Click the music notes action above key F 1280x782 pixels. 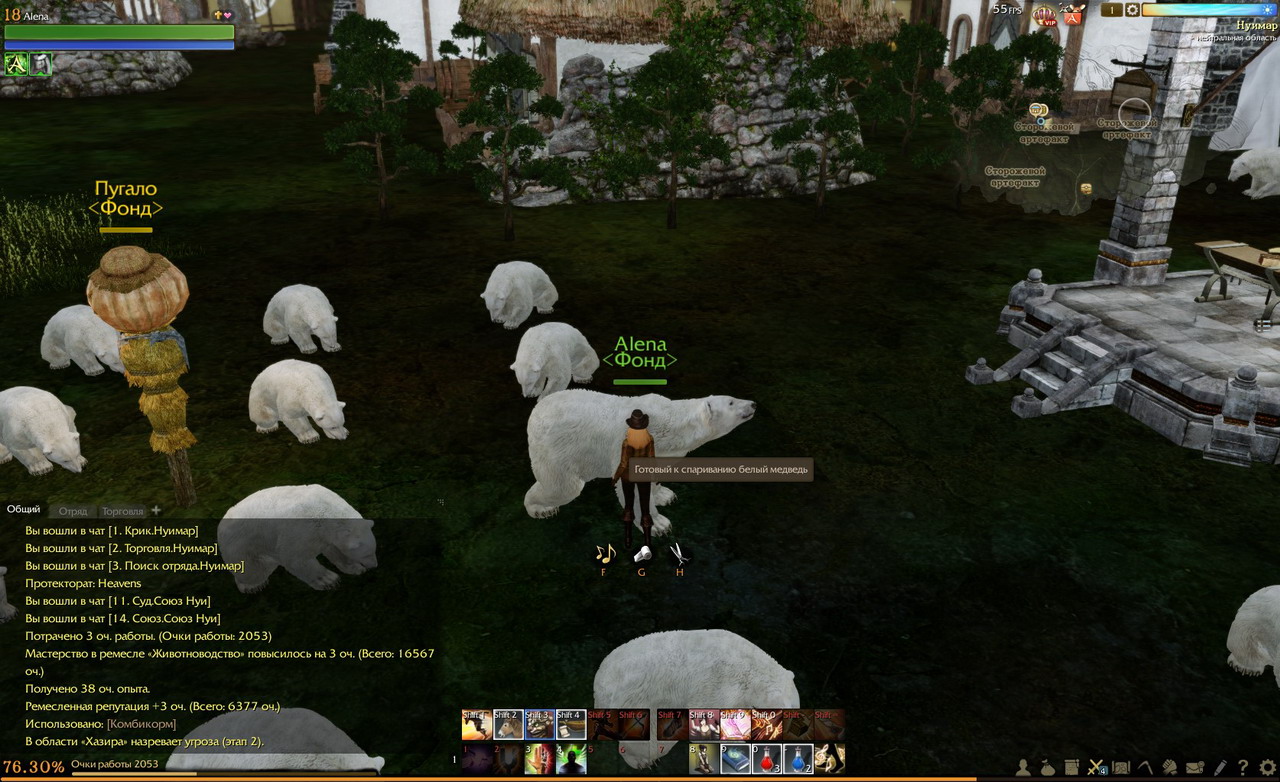604,553
